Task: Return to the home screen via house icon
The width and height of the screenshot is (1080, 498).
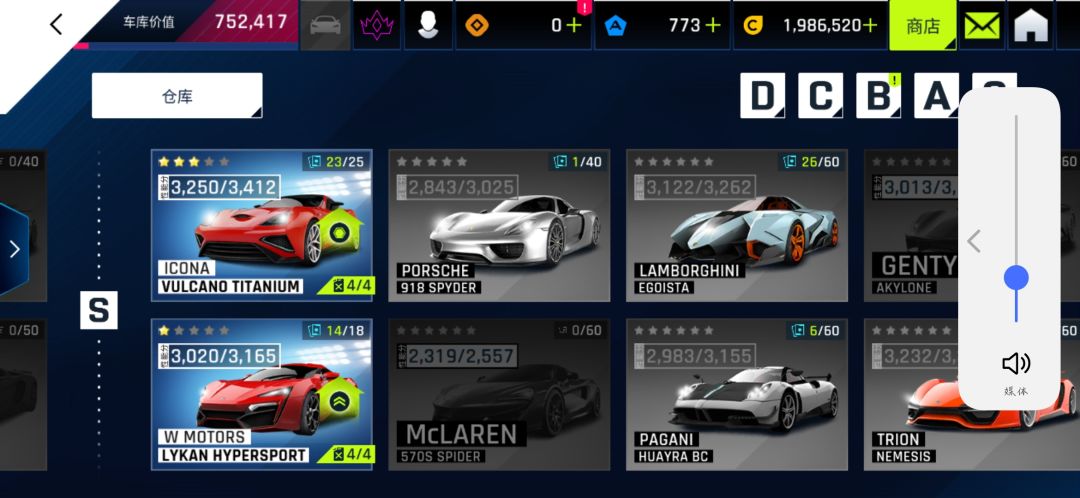Action: pyautogui.click(x=1031, y=26)
